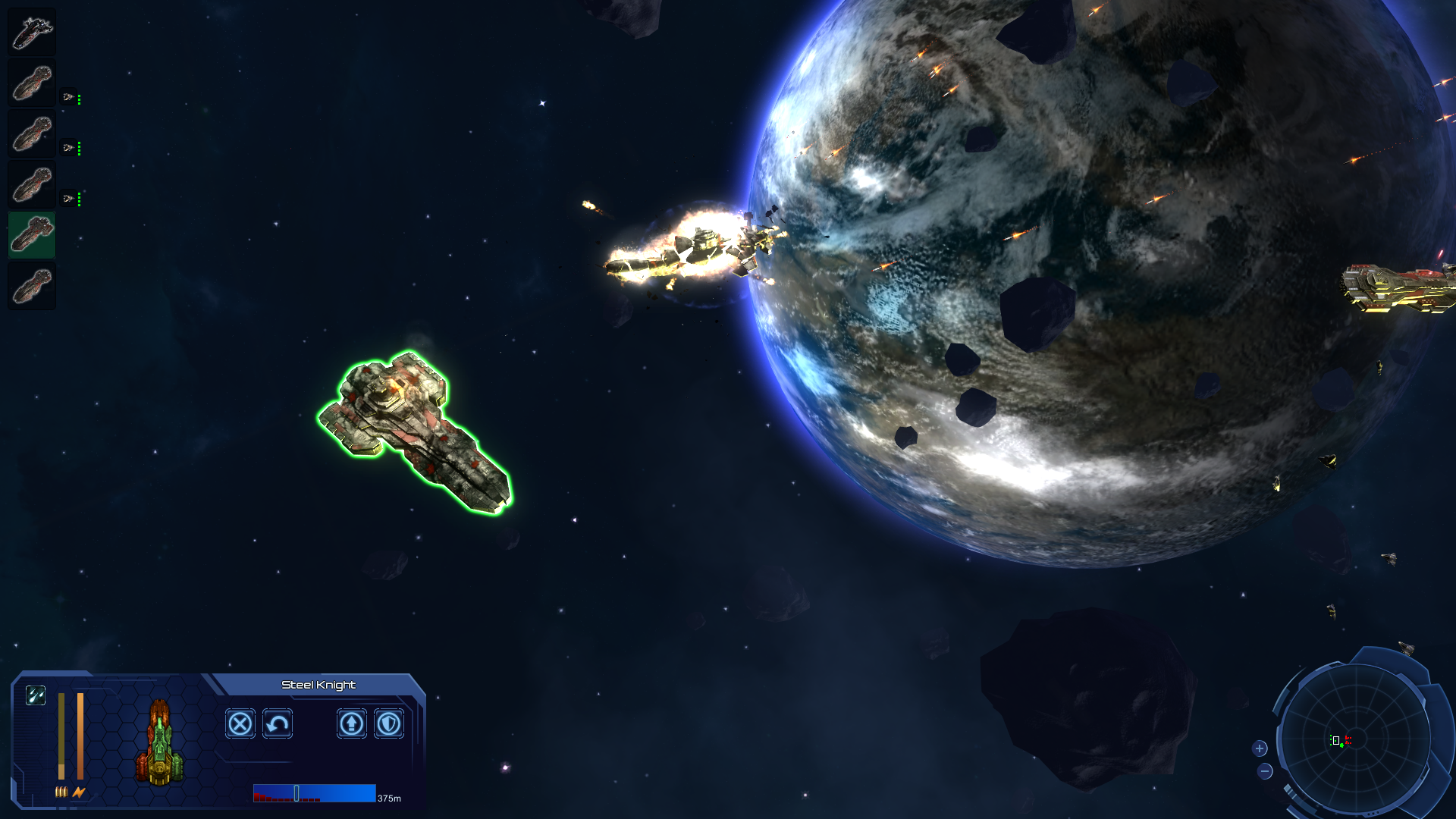The image size is (1456, 819).
Task: Click the boost up-arrow icon
Action: [352, 724]
